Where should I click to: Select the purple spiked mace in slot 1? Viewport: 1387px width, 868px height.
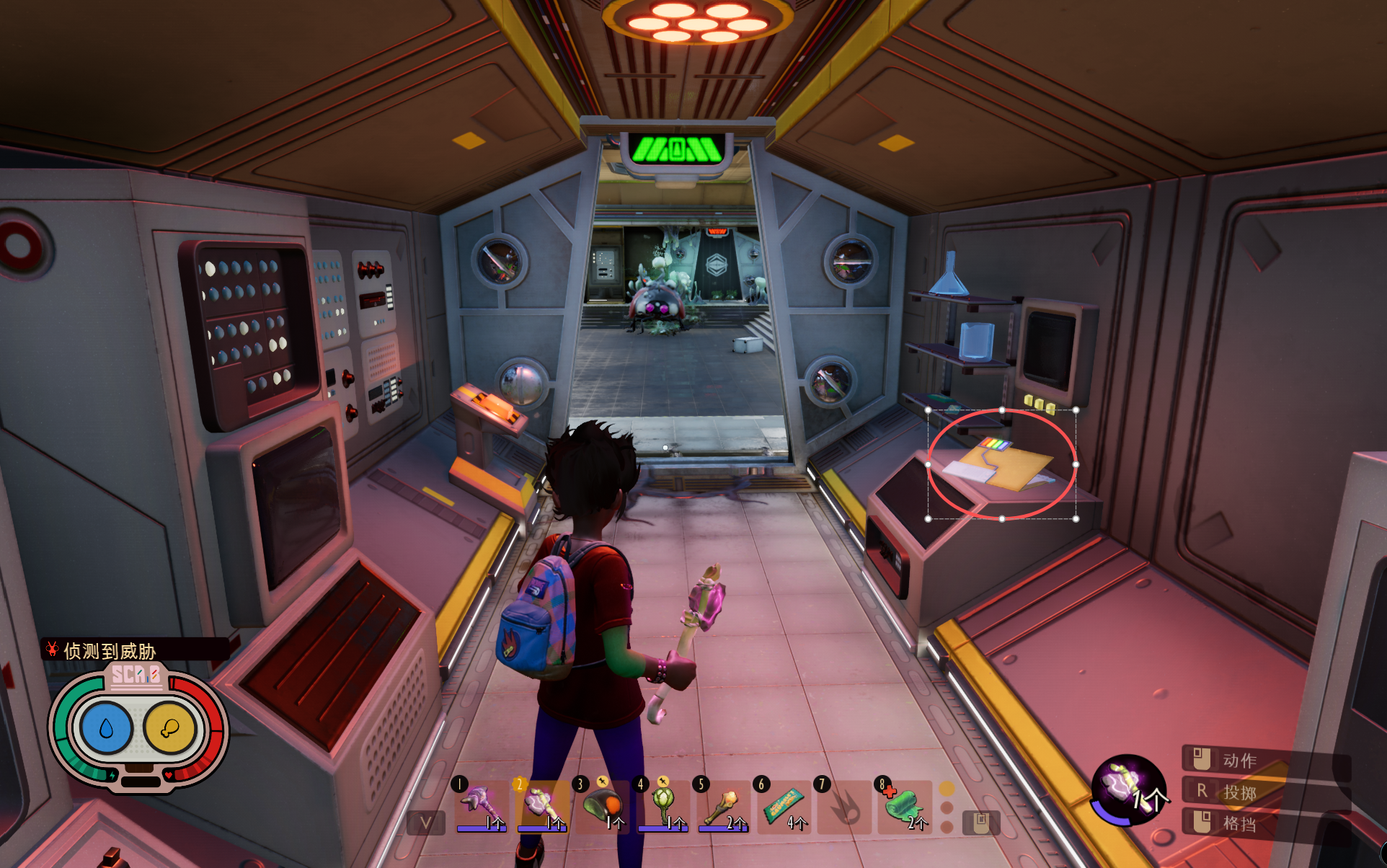point(482,806)
